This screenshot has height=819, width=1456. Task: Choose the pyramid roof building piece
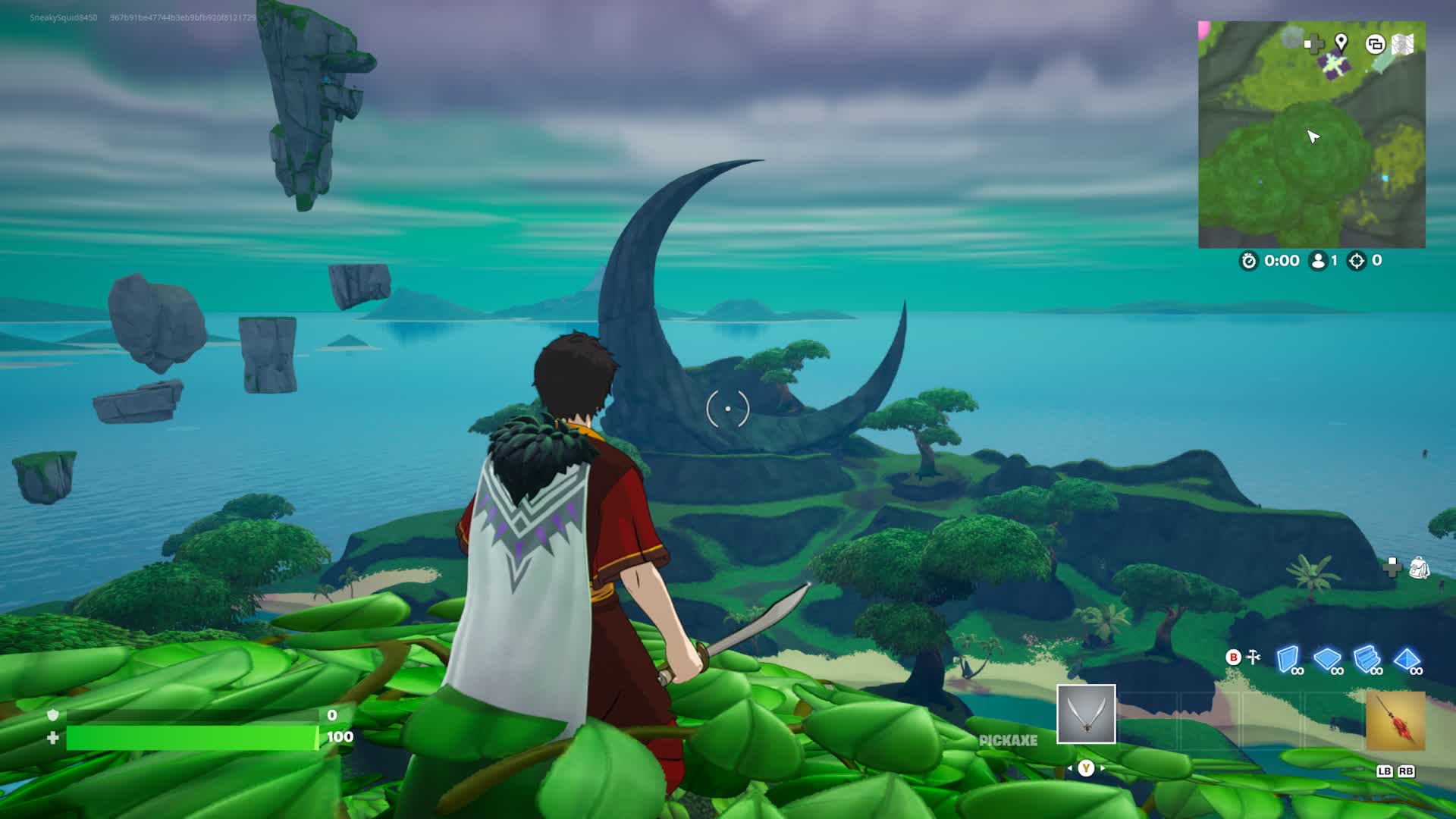tap(1407, 658)
